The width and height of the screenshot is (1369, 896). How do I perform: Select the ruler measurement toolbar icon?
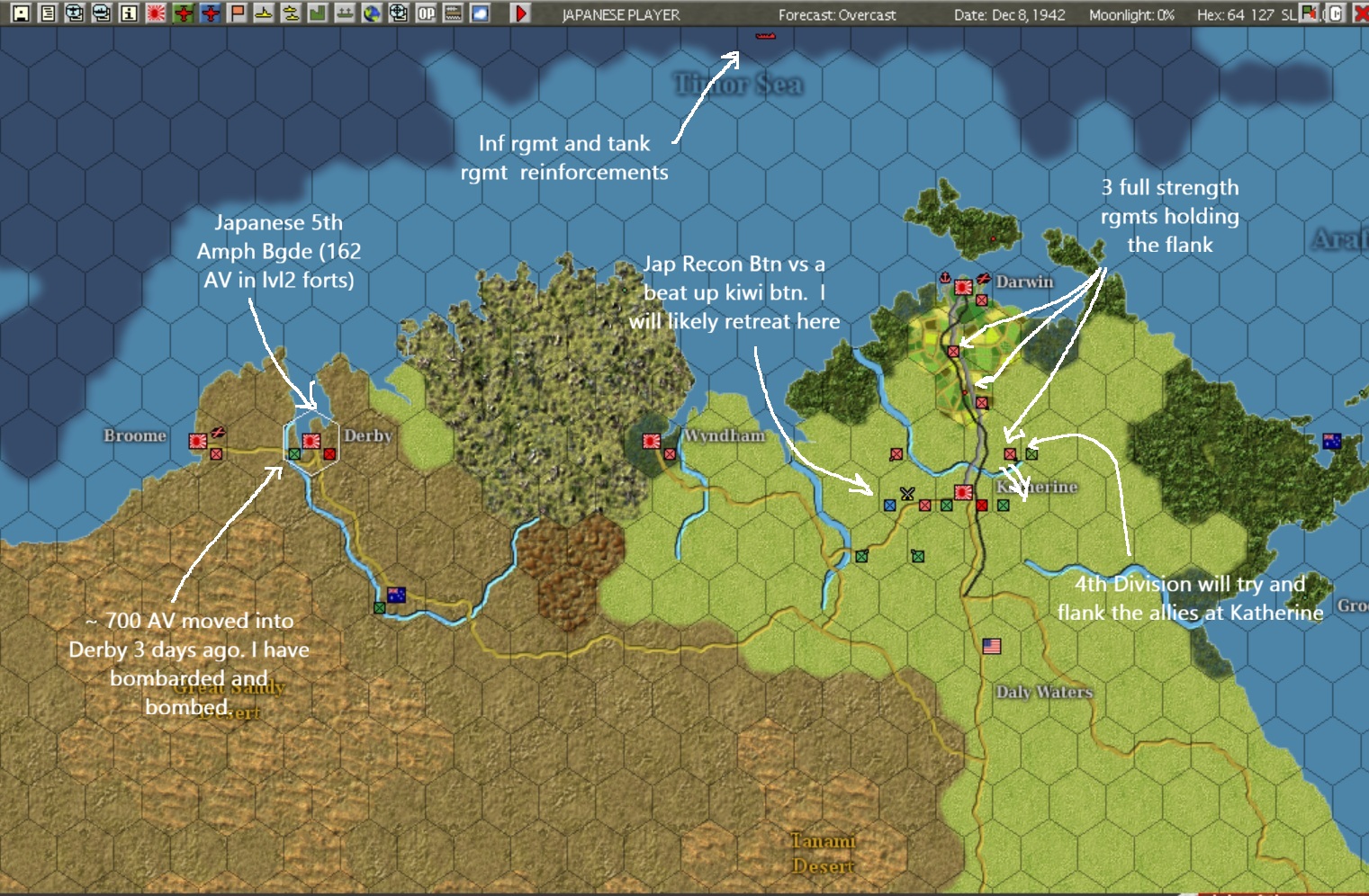(x=453, y=14)
